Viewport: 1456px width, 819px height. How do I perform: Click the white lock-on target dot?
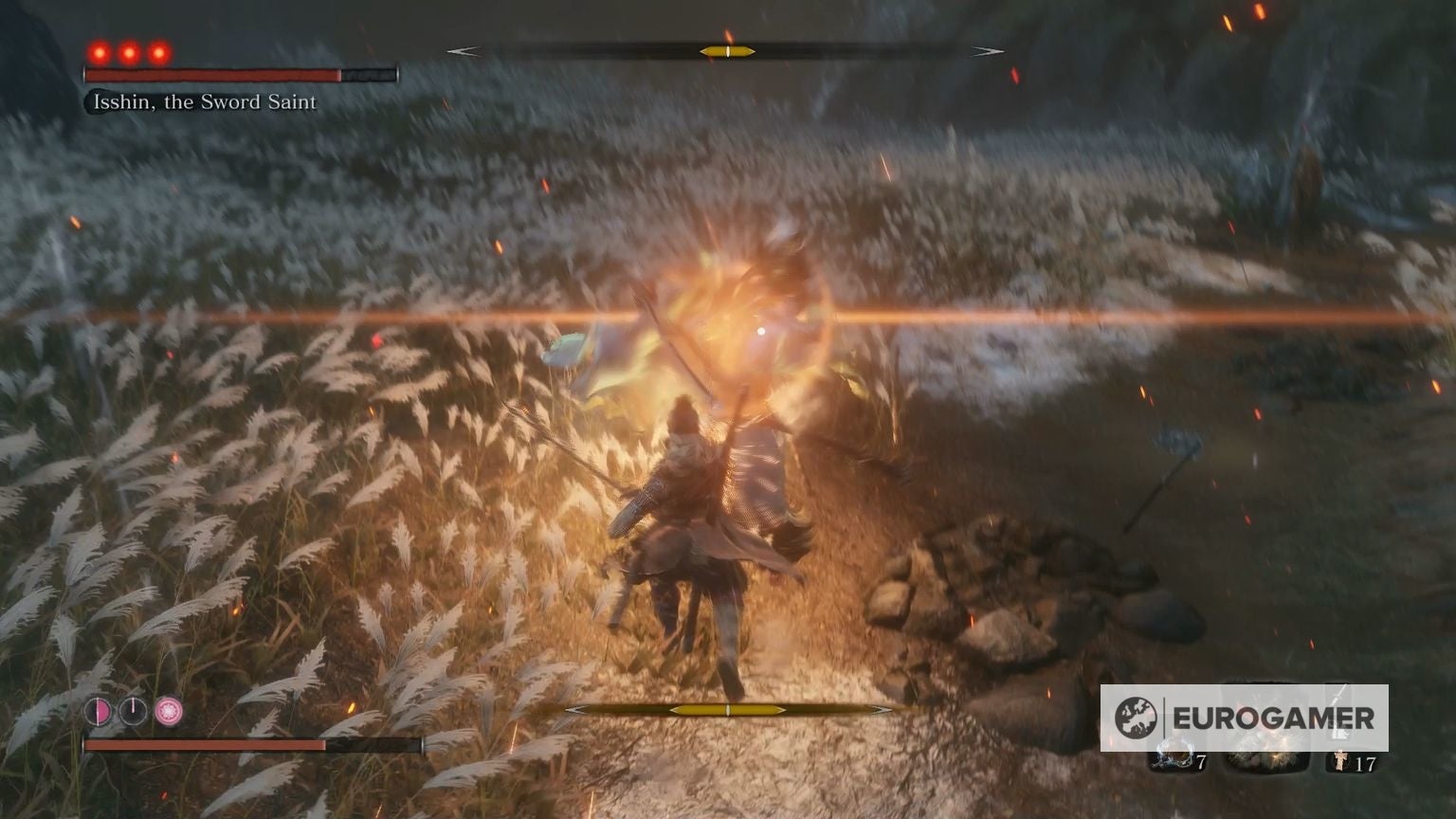pos(761,330)
